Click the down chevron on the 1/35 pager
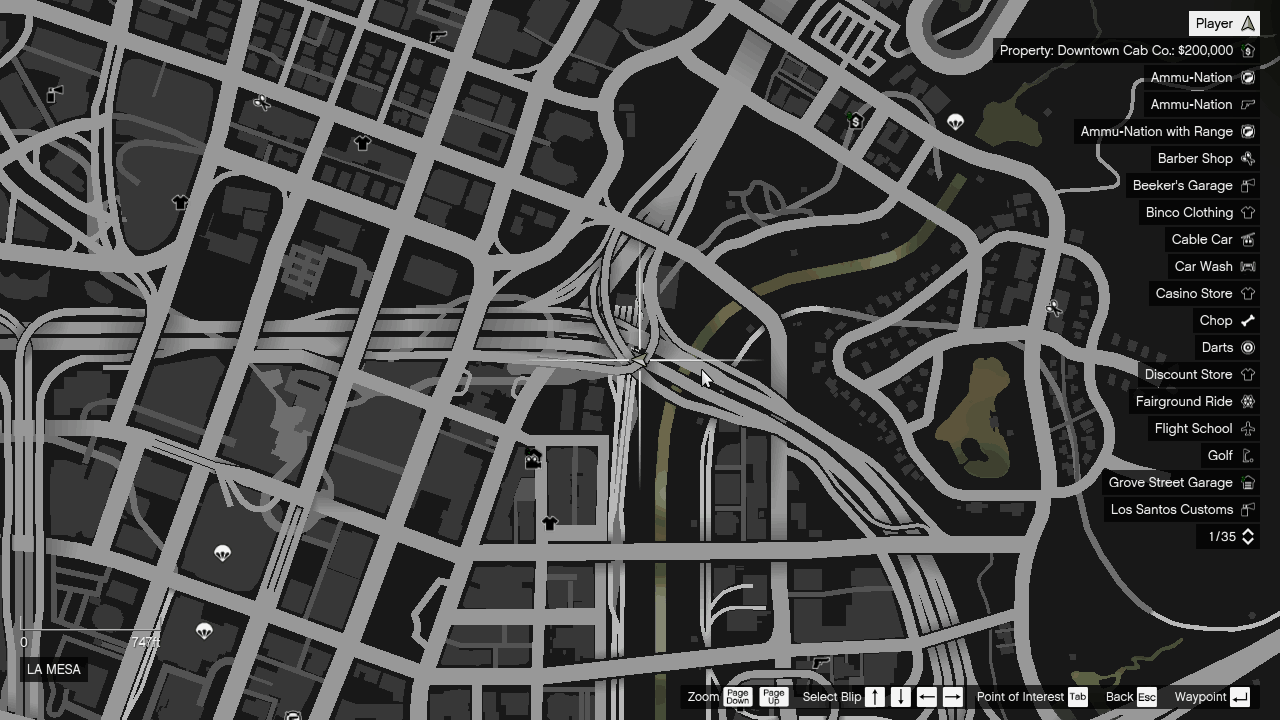The width and height of the screenshot is (1280, 720). (1248, 541)
